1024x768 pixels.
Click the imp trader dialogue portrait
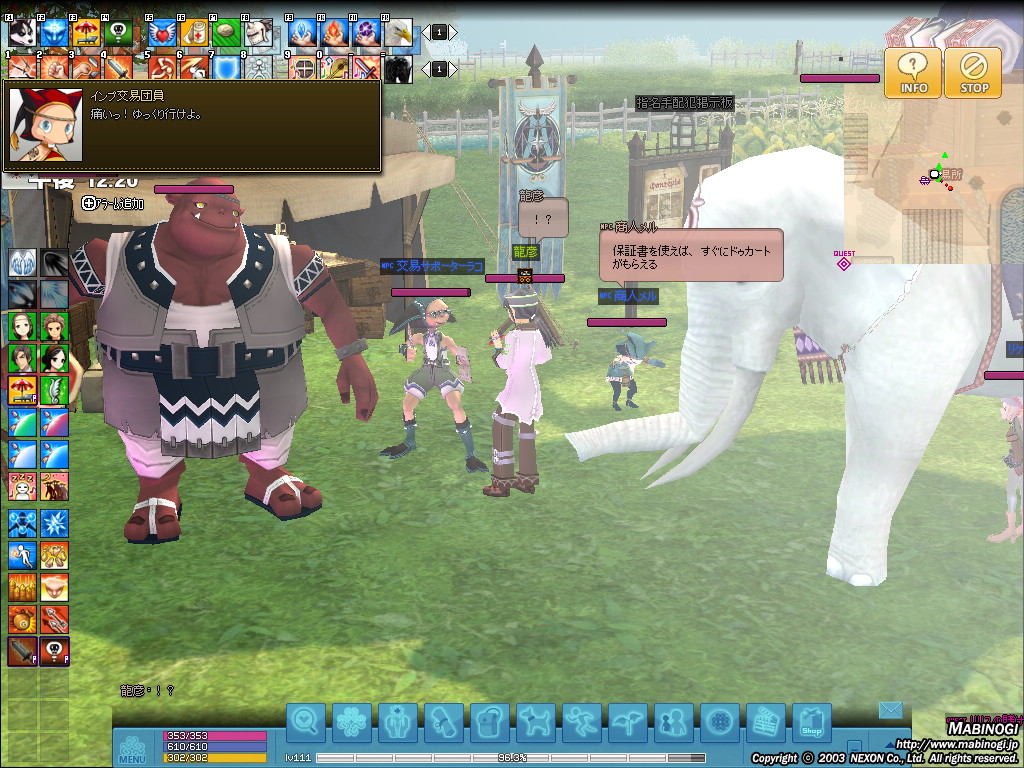click(x=45, y=125)
